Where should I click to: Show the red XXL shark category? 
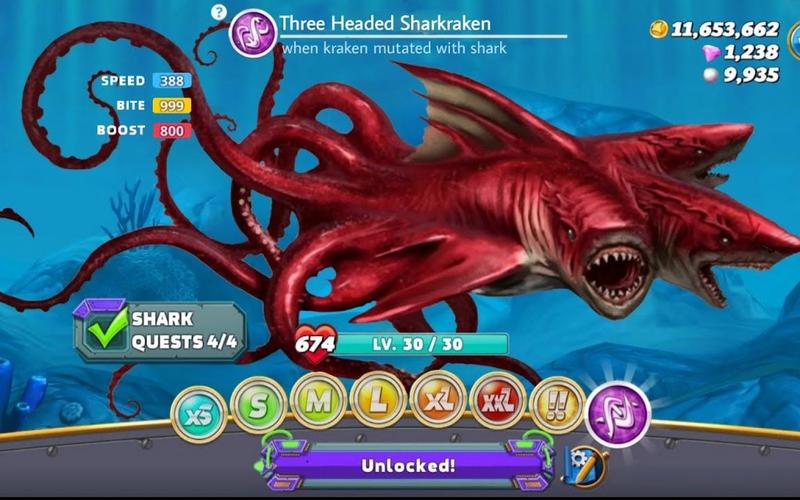coord(498,401)
